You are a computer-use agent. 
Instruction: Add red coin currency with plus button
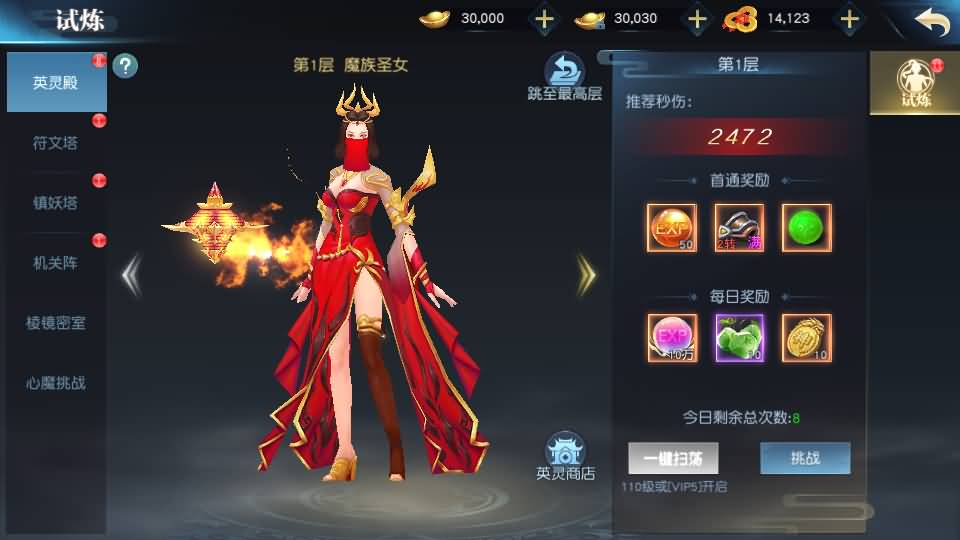tap(849, 19)
